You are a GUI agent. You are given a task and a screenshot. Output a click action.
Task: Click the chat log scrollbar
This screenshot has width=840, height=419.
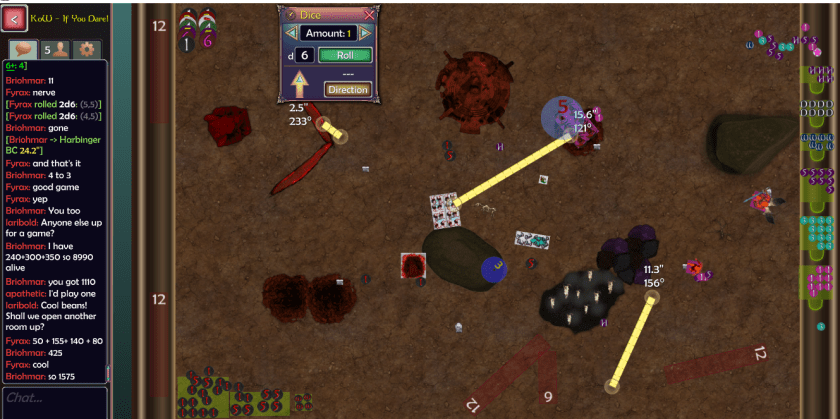click(105, 220)
